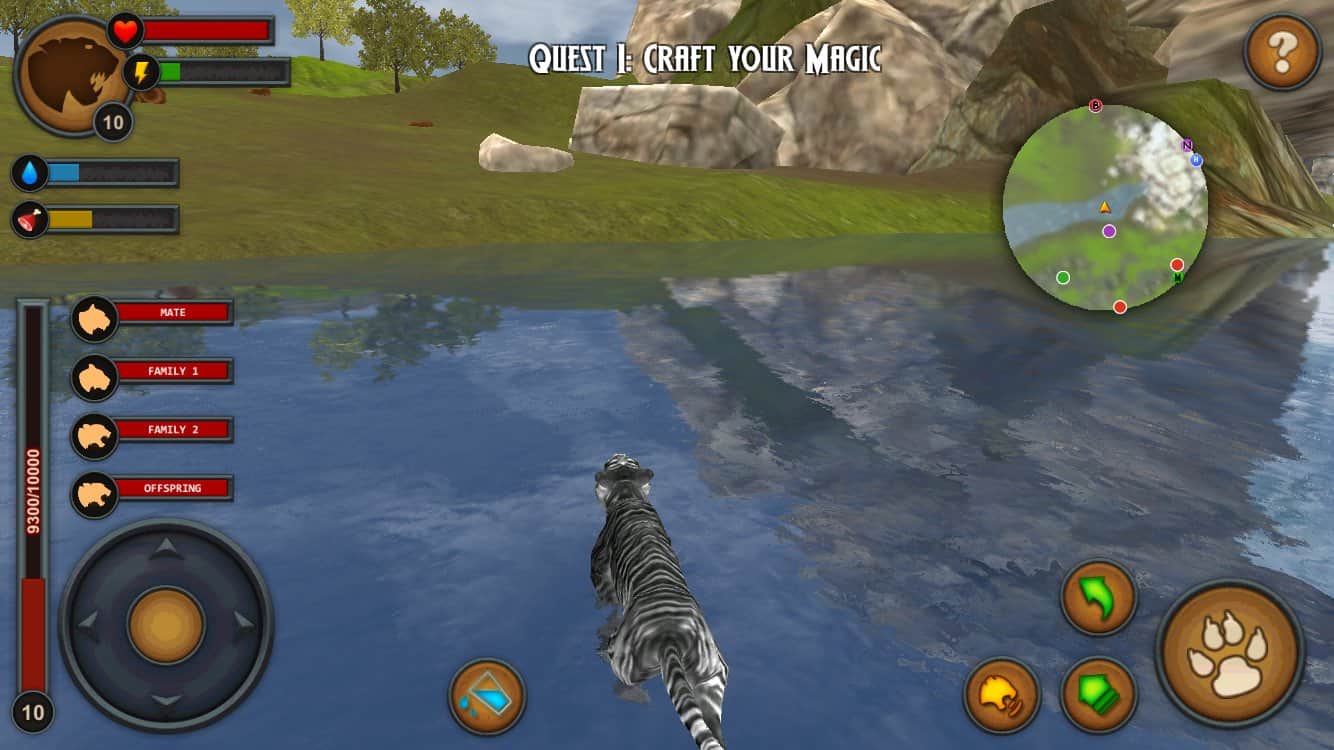Image resolution: width=1334 pixels, height=750 pixels.
Task: Tap the center of the movement joystick
Action: pyautogui.click(x=166, y=625)
